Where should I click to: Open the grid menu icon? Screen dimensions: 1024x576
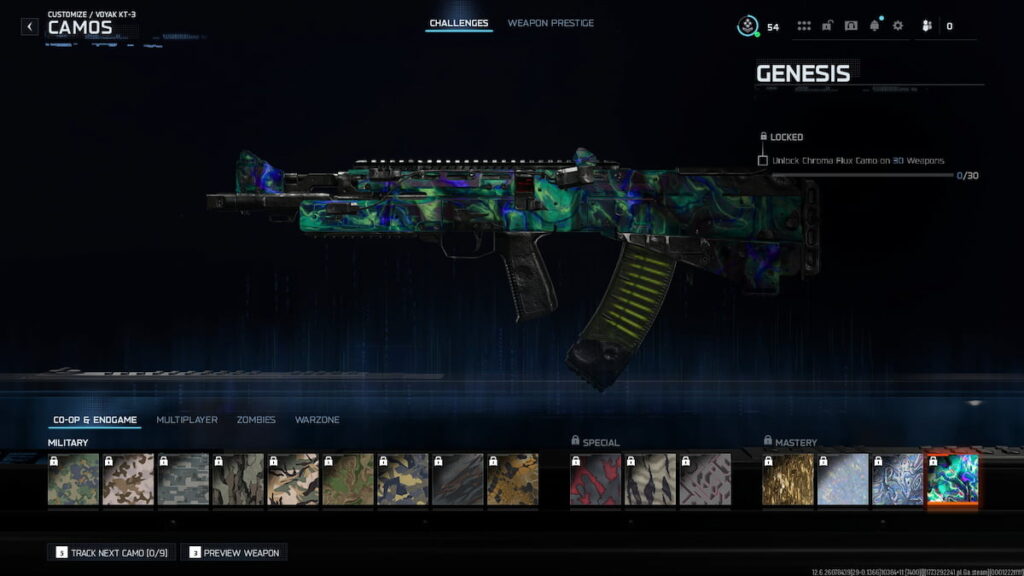804,26
